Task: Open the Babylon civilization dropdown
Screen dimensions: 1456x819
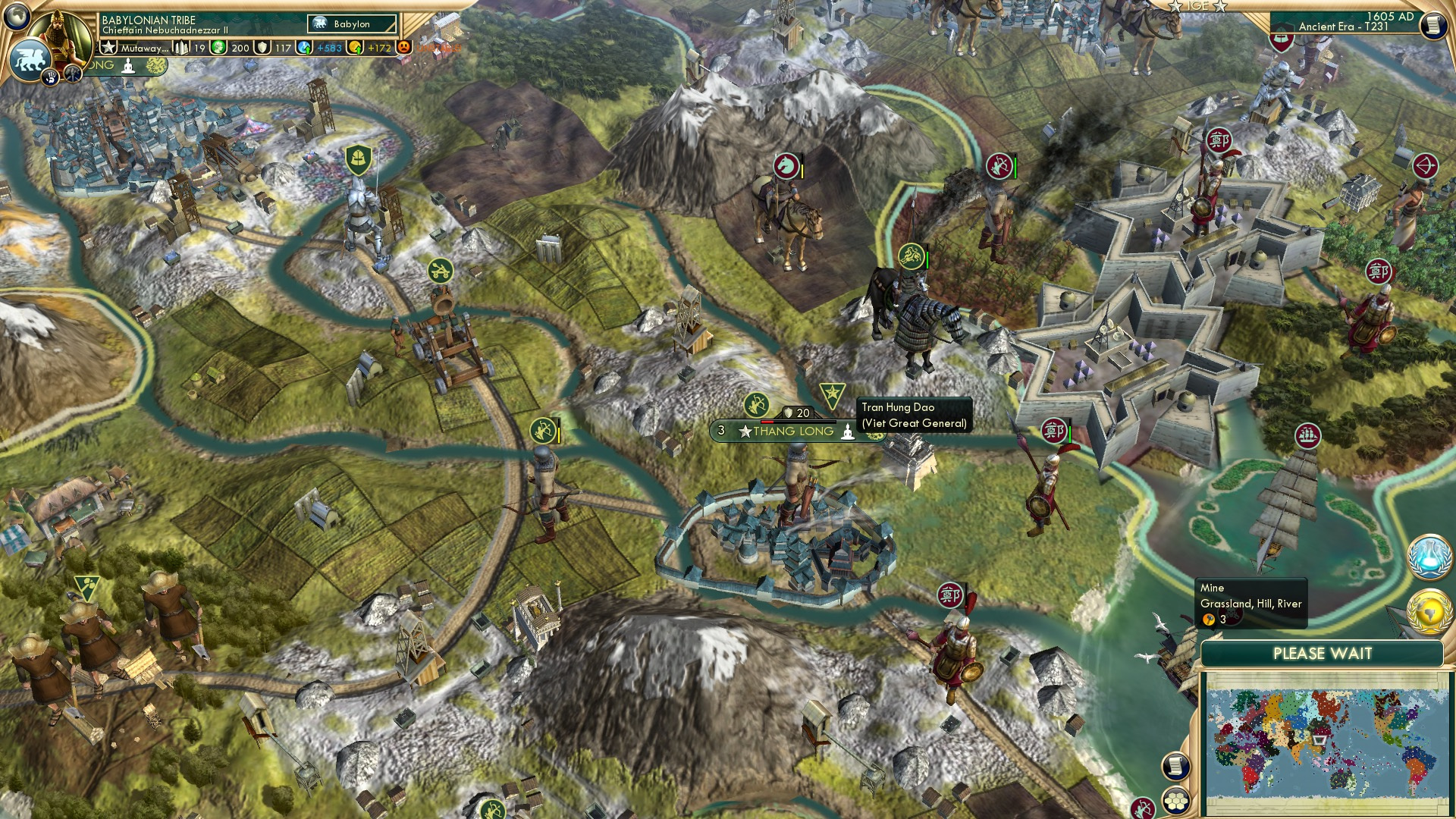Action: [x=351, y=24]
